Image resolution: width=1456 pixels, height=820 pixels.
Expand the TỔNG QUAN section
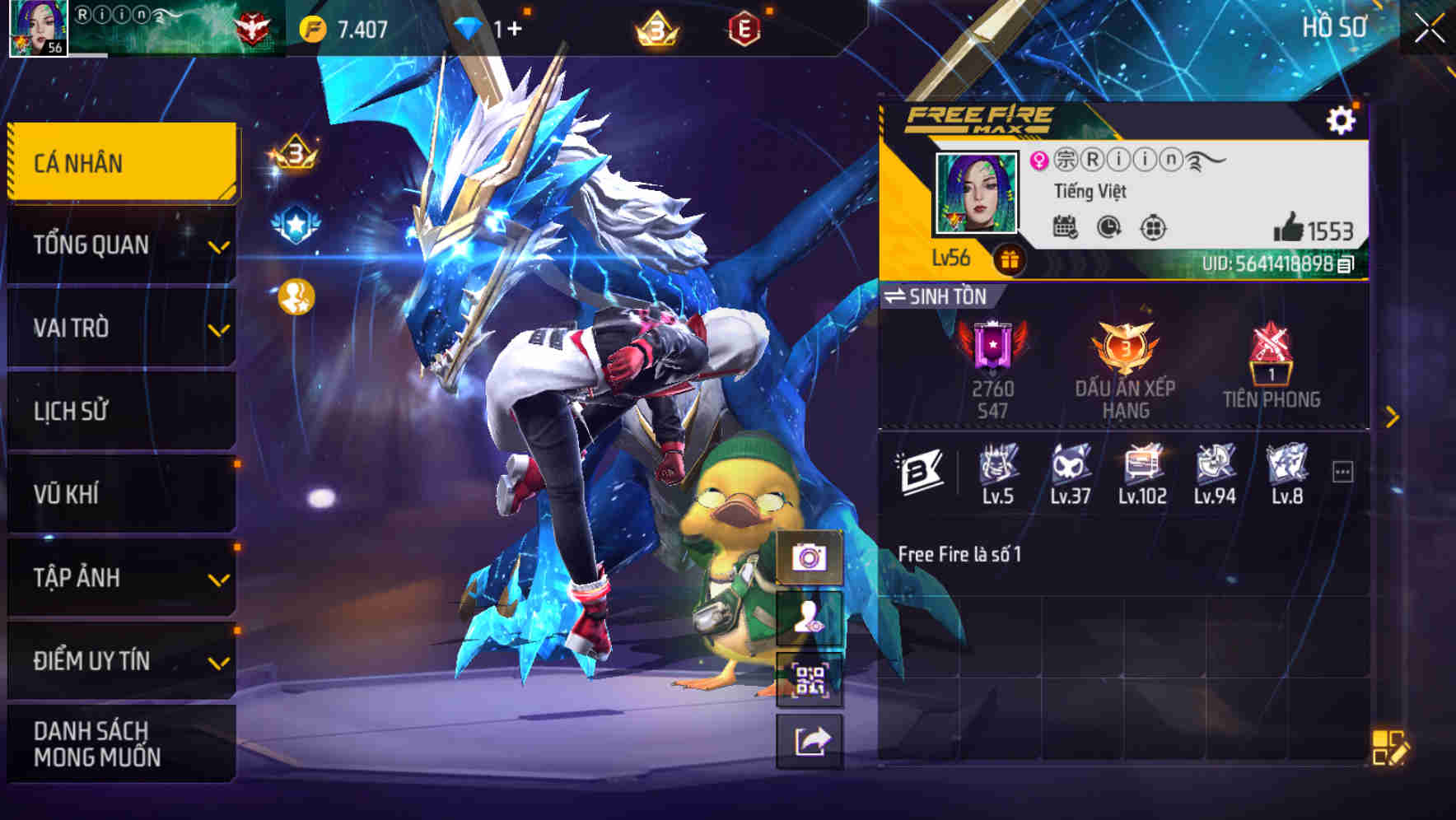click(x=120, y=245)
